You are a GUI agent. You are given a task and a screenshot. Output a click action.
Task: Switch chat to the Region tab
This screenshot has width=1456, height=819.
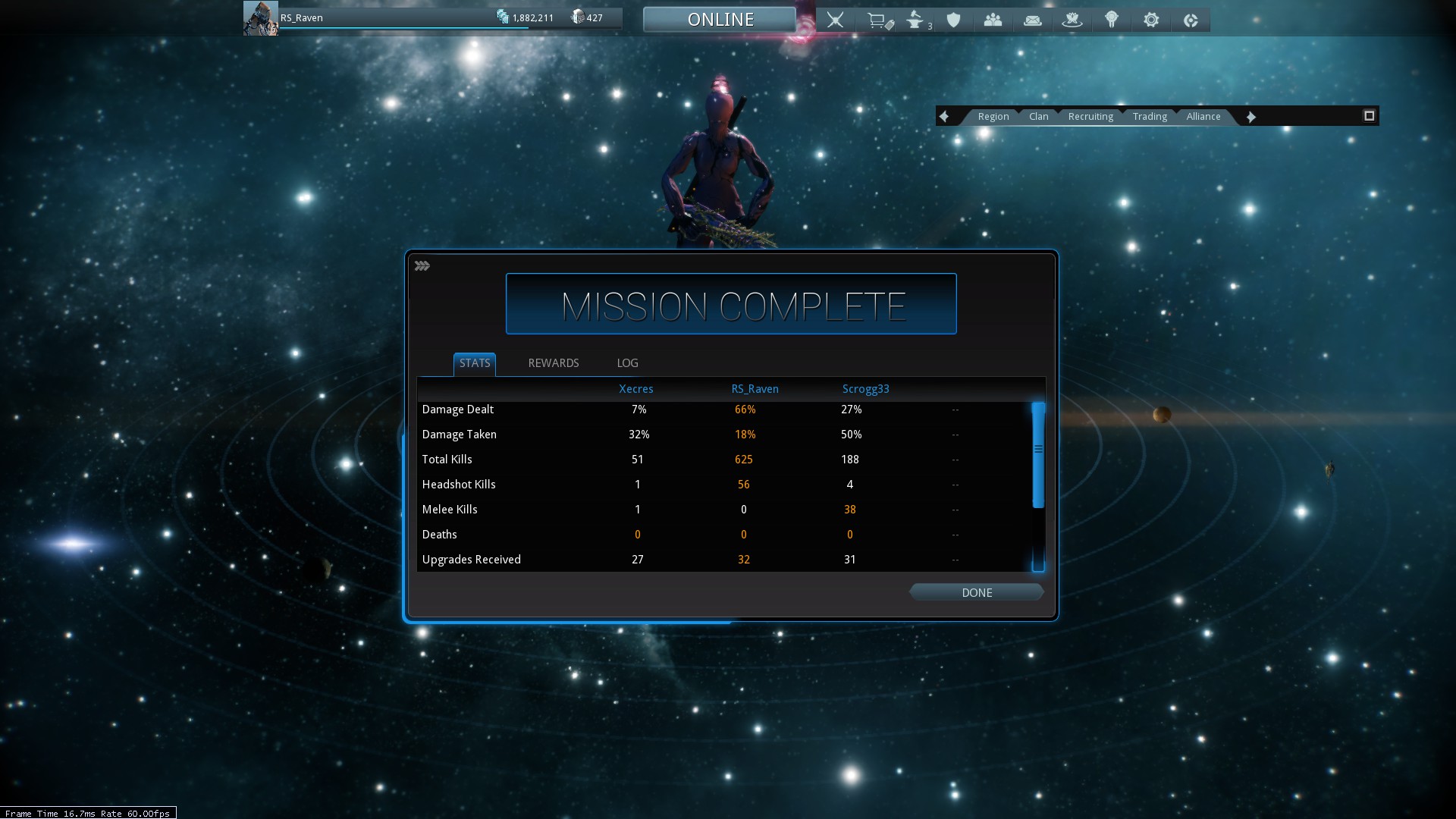(x=993, y=117)
